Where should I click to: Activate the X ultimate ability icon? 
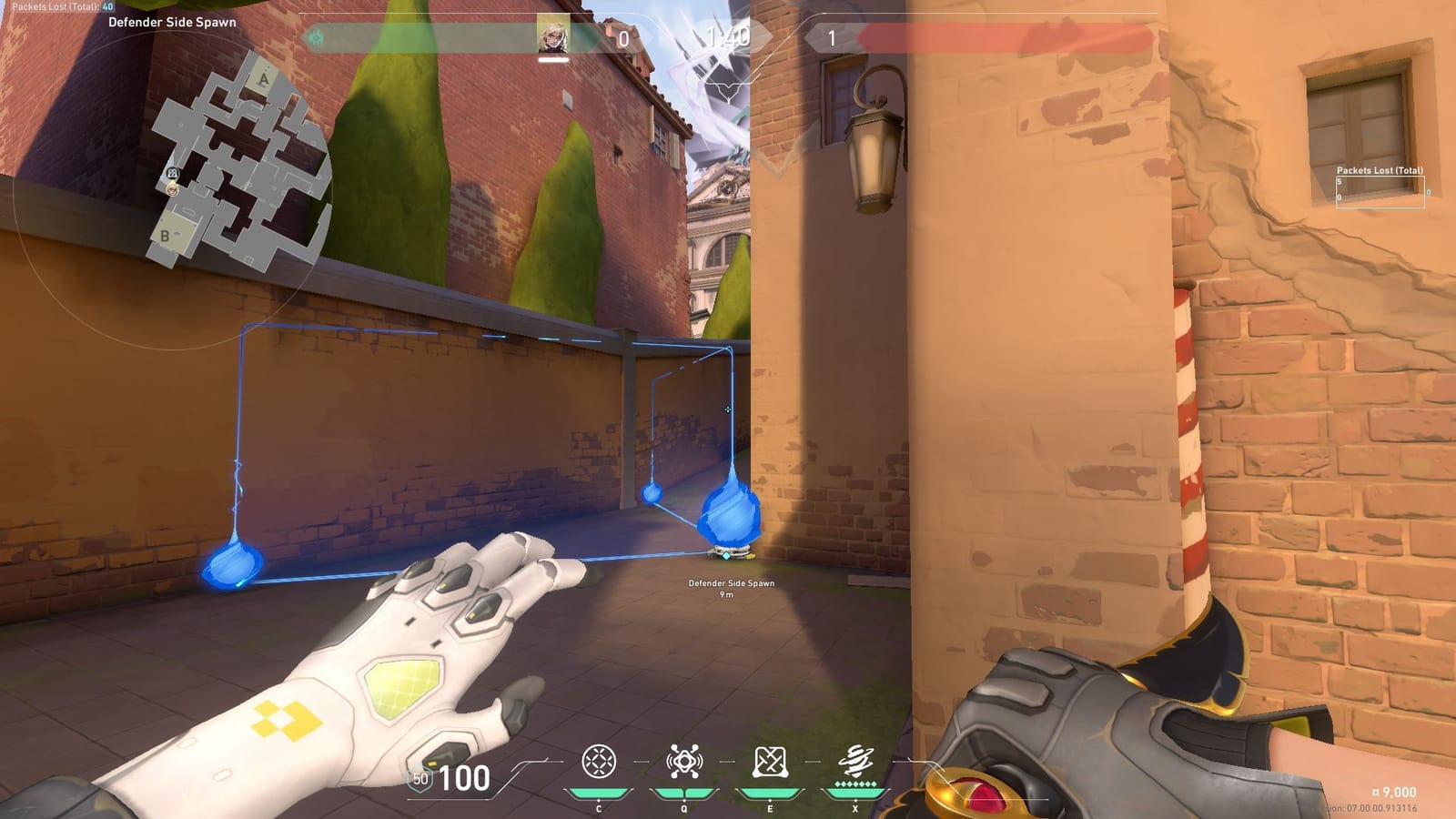click(855, 759)
